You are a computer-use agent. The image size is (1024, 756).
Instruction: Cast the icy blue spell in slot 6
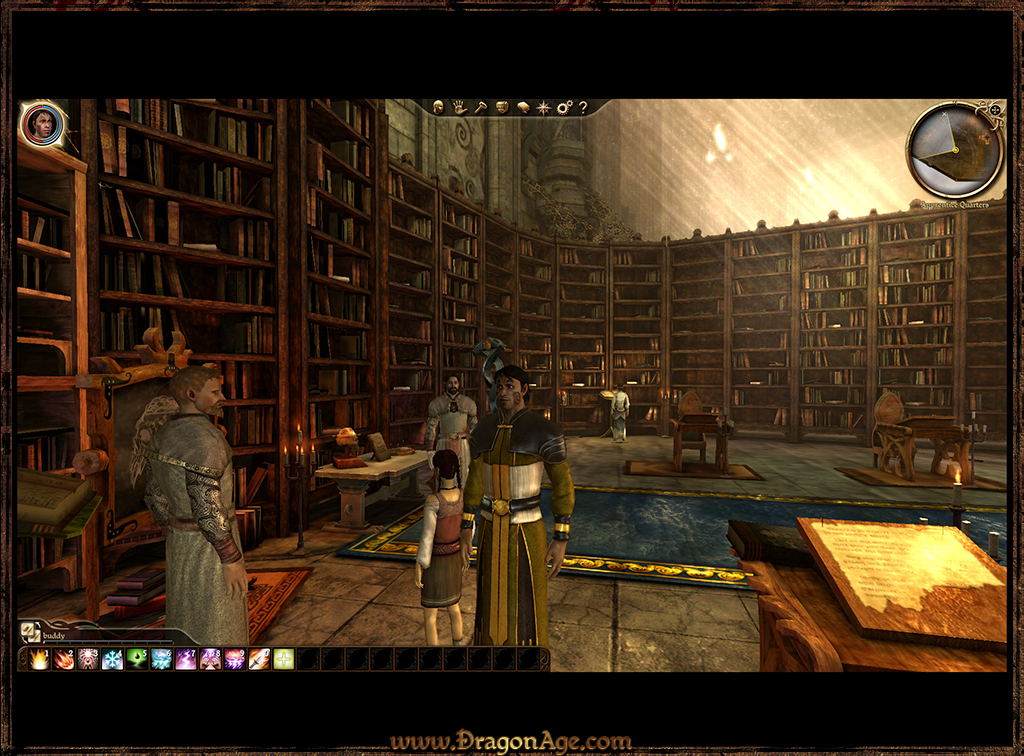click(161, 659)
